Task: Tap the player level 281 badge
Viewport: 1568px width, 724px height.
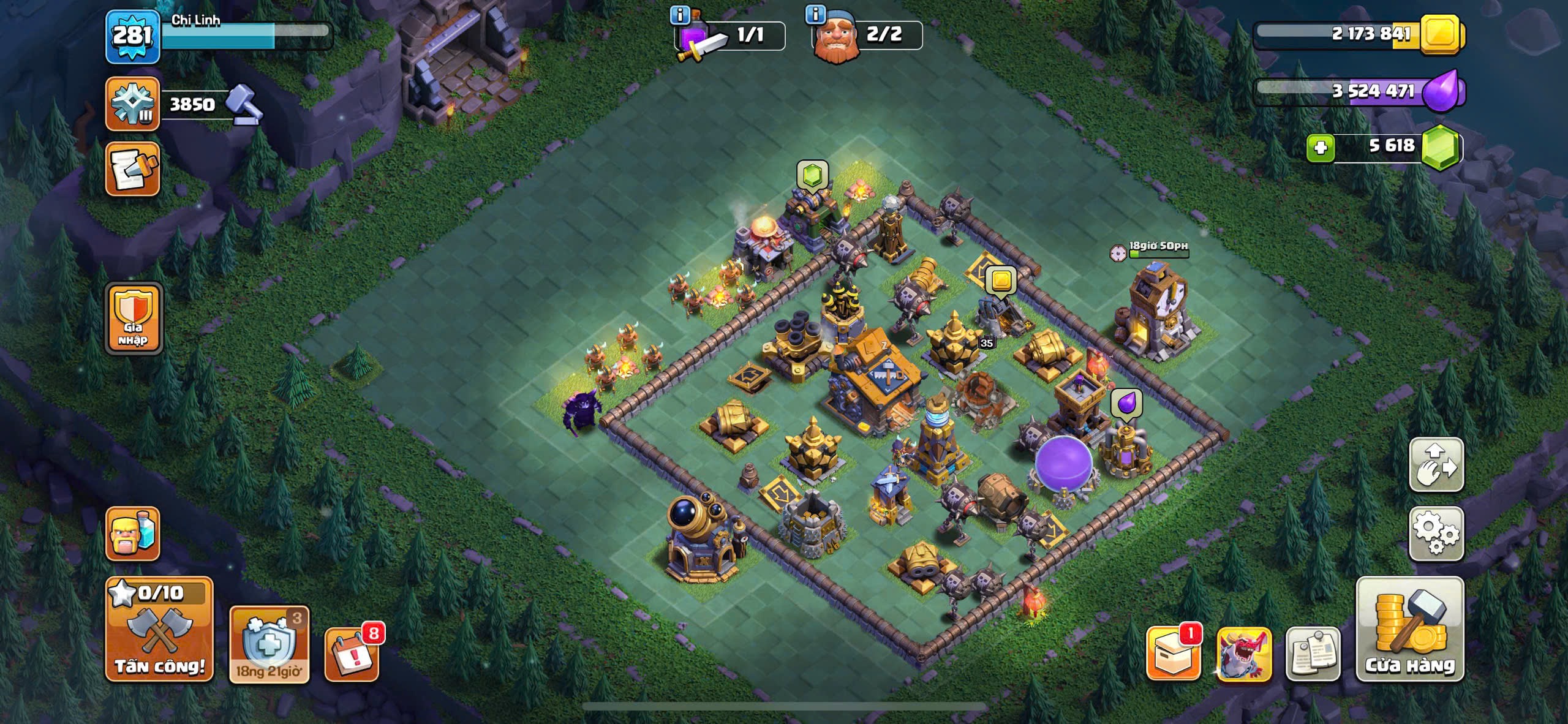Action: (132, 36)
